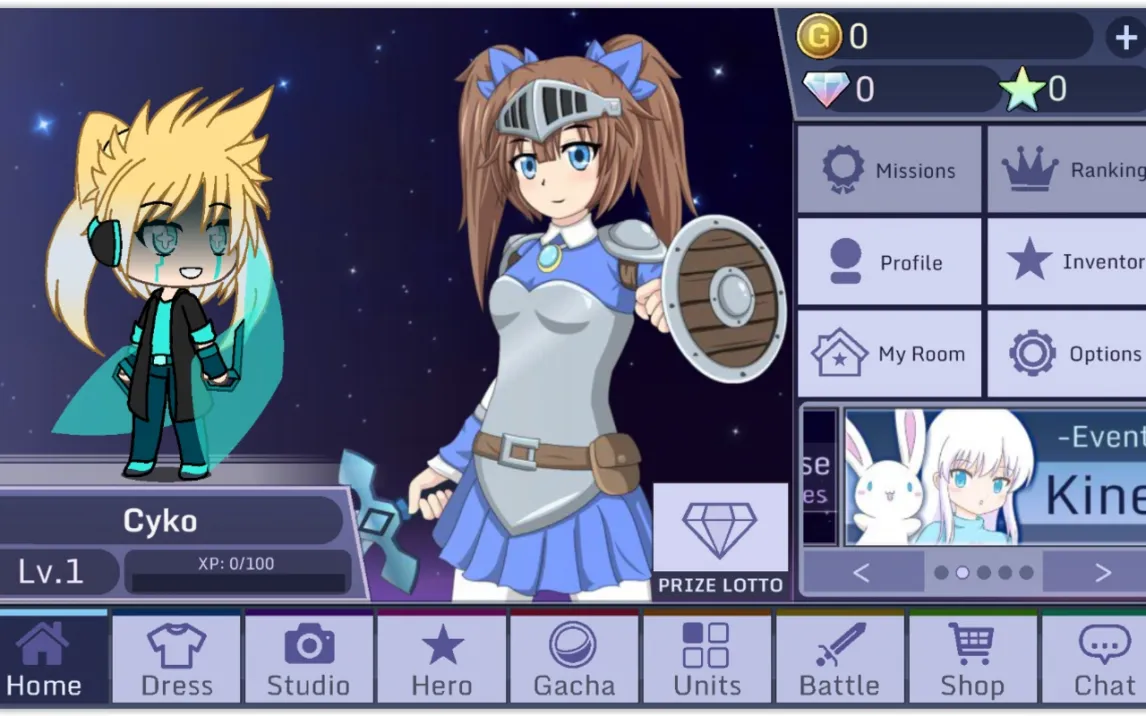The width and height of the screenshot is (1146, 716).
Task: Go to My Room
Action: click(889, 354)
